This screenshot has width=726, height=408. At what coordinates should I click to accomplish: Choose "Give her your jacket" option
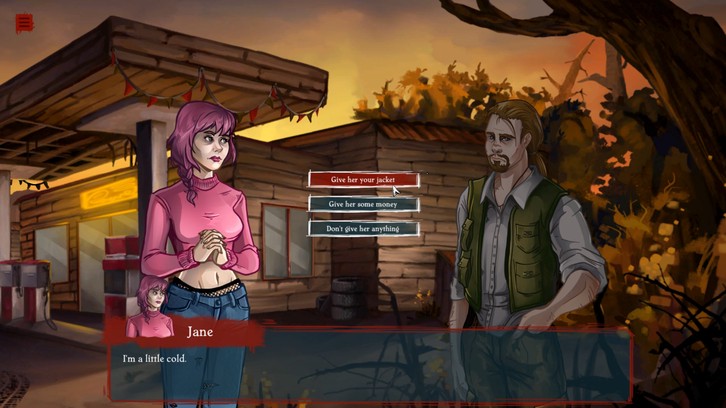363,180
